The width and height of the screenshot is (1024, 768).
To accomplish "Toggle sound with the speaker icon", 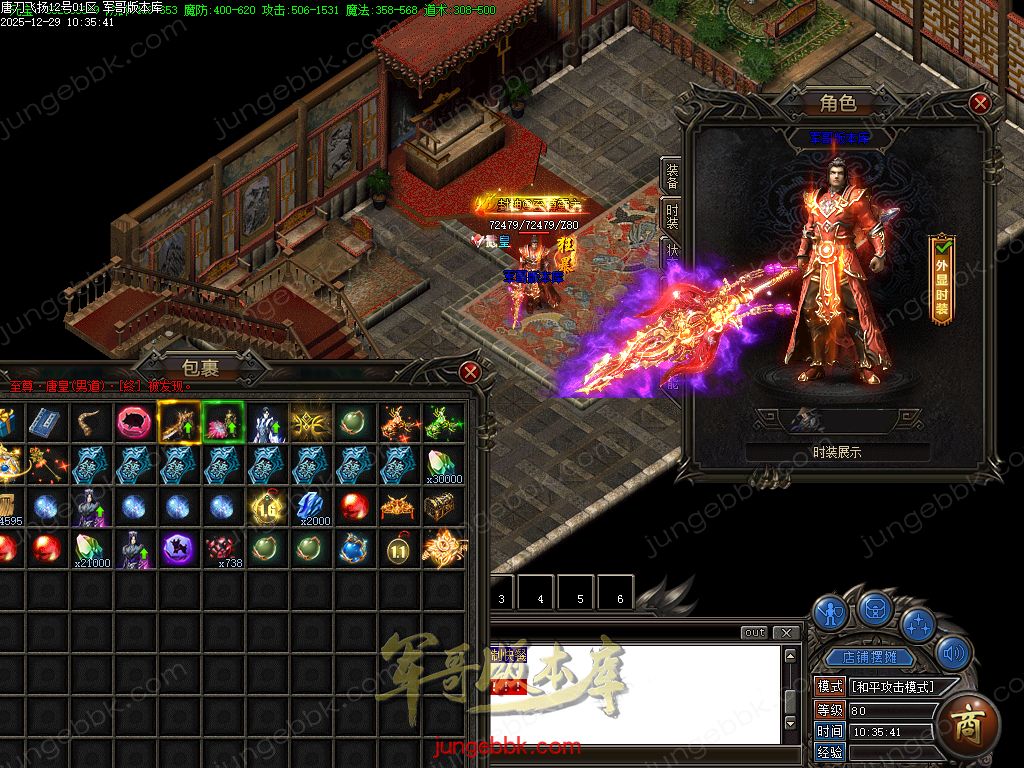I will [954, 654].
